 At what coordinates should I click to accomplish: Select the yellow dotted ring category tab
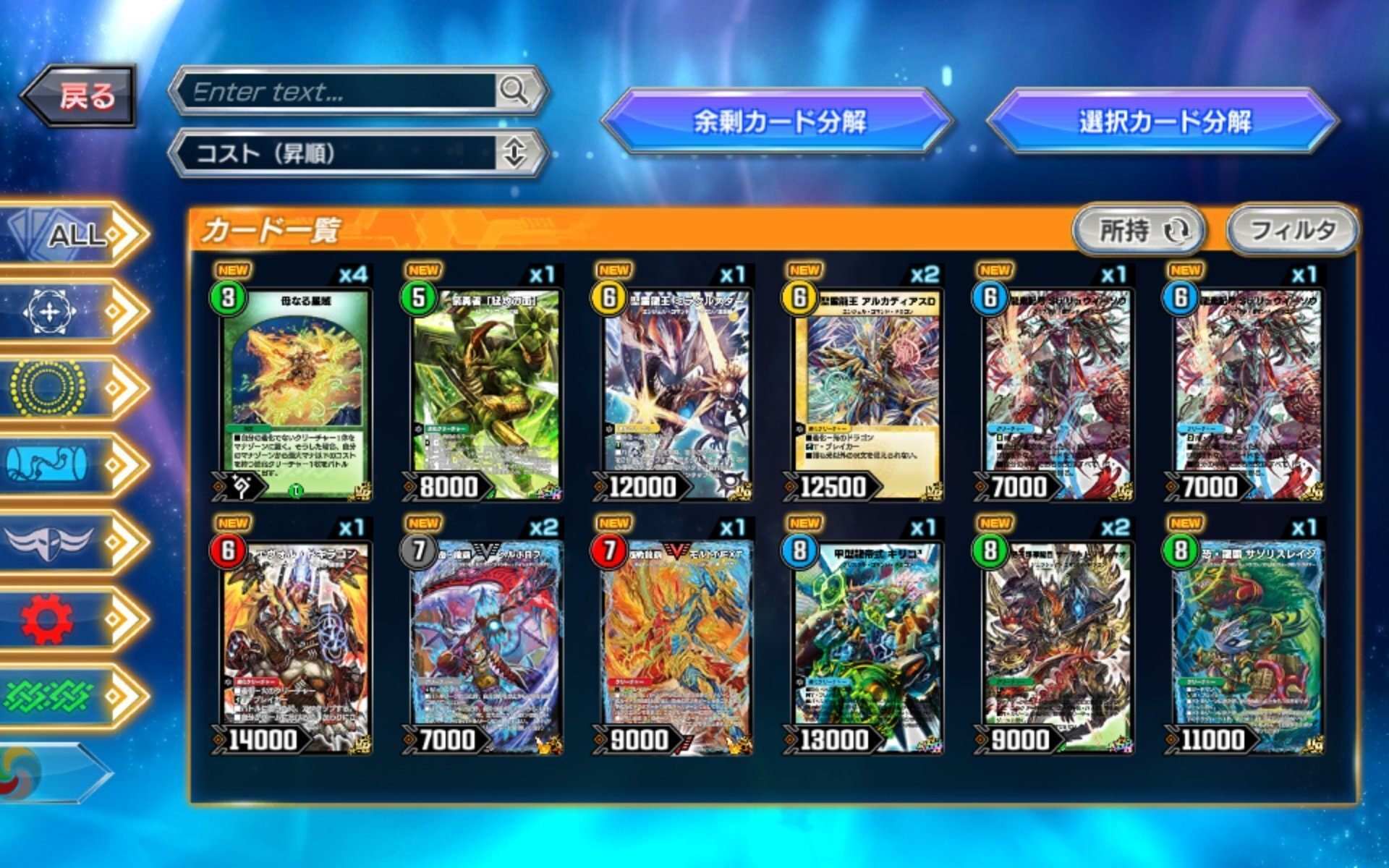coord(72,388)
